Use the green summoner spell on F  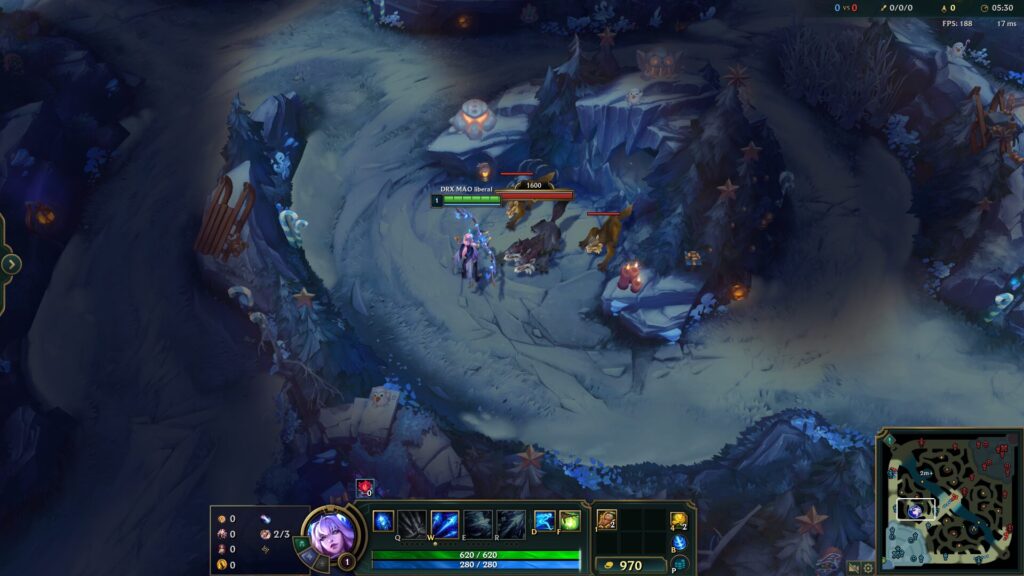pyautogui.click(x=570, y=521)
